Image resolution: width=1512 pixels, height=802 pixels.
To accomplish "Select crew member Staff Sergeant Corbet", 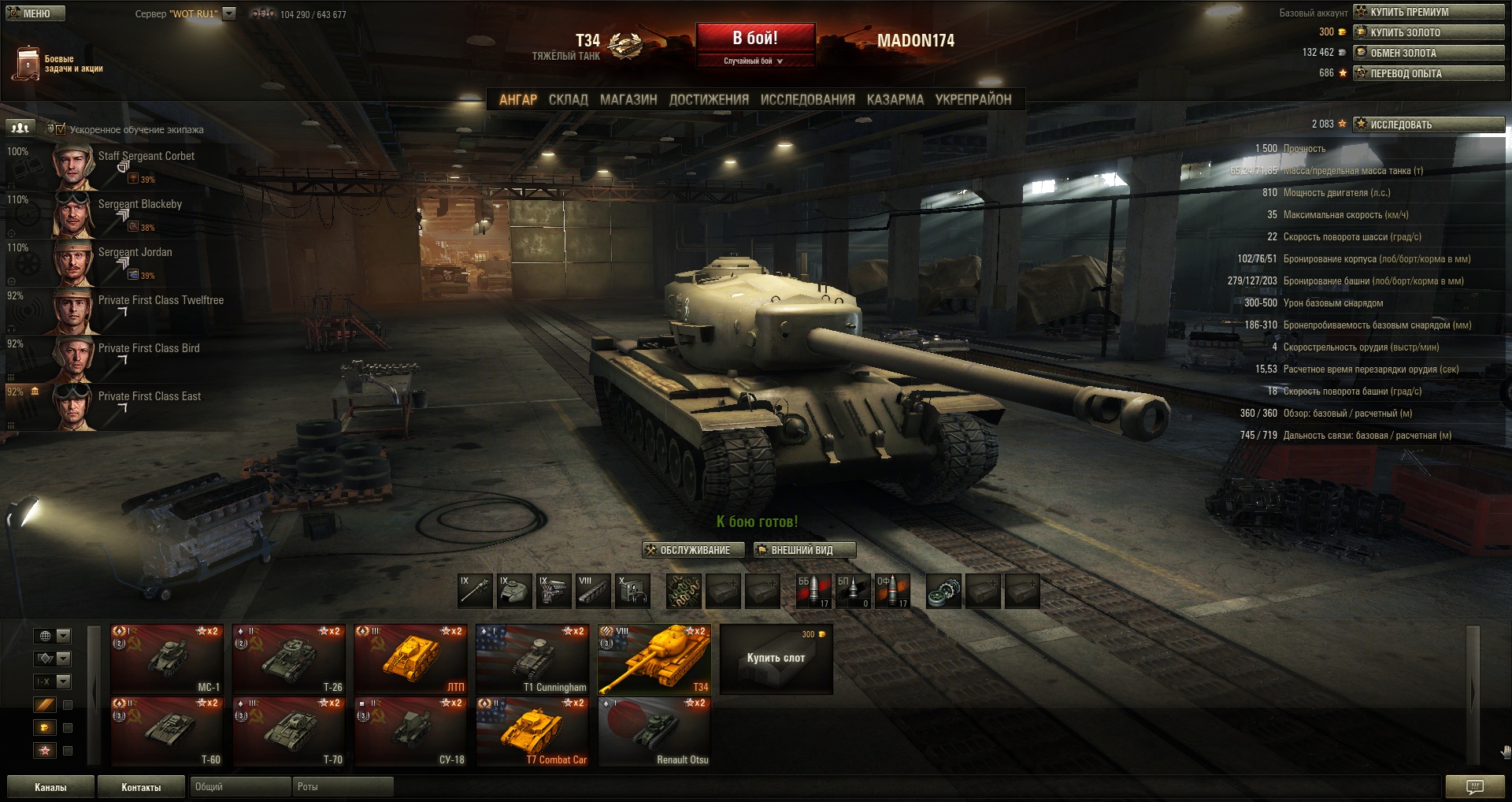I will coord(146,156).
